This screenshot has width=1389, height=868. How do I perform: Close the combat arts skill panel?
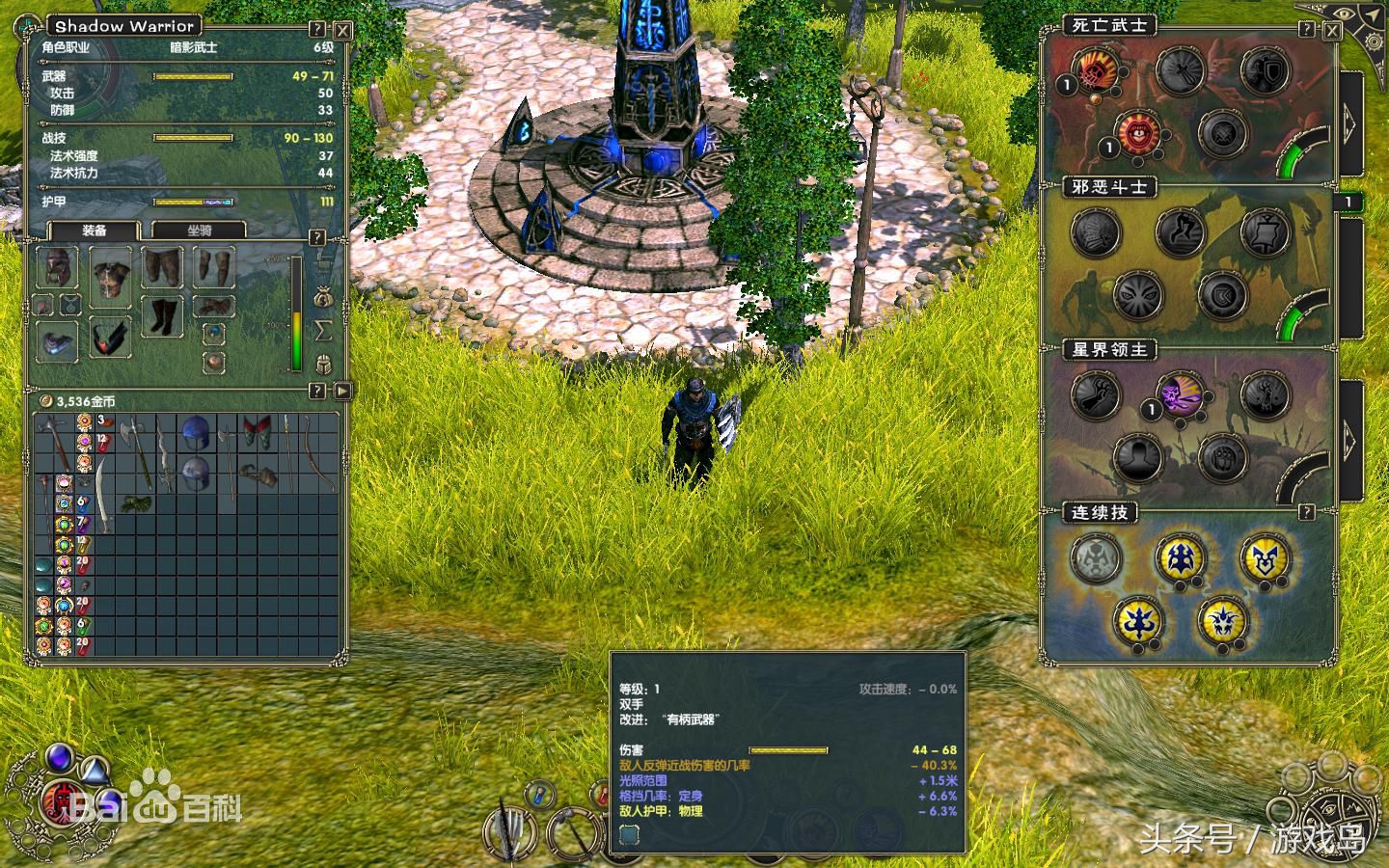tap(1332, 30)
